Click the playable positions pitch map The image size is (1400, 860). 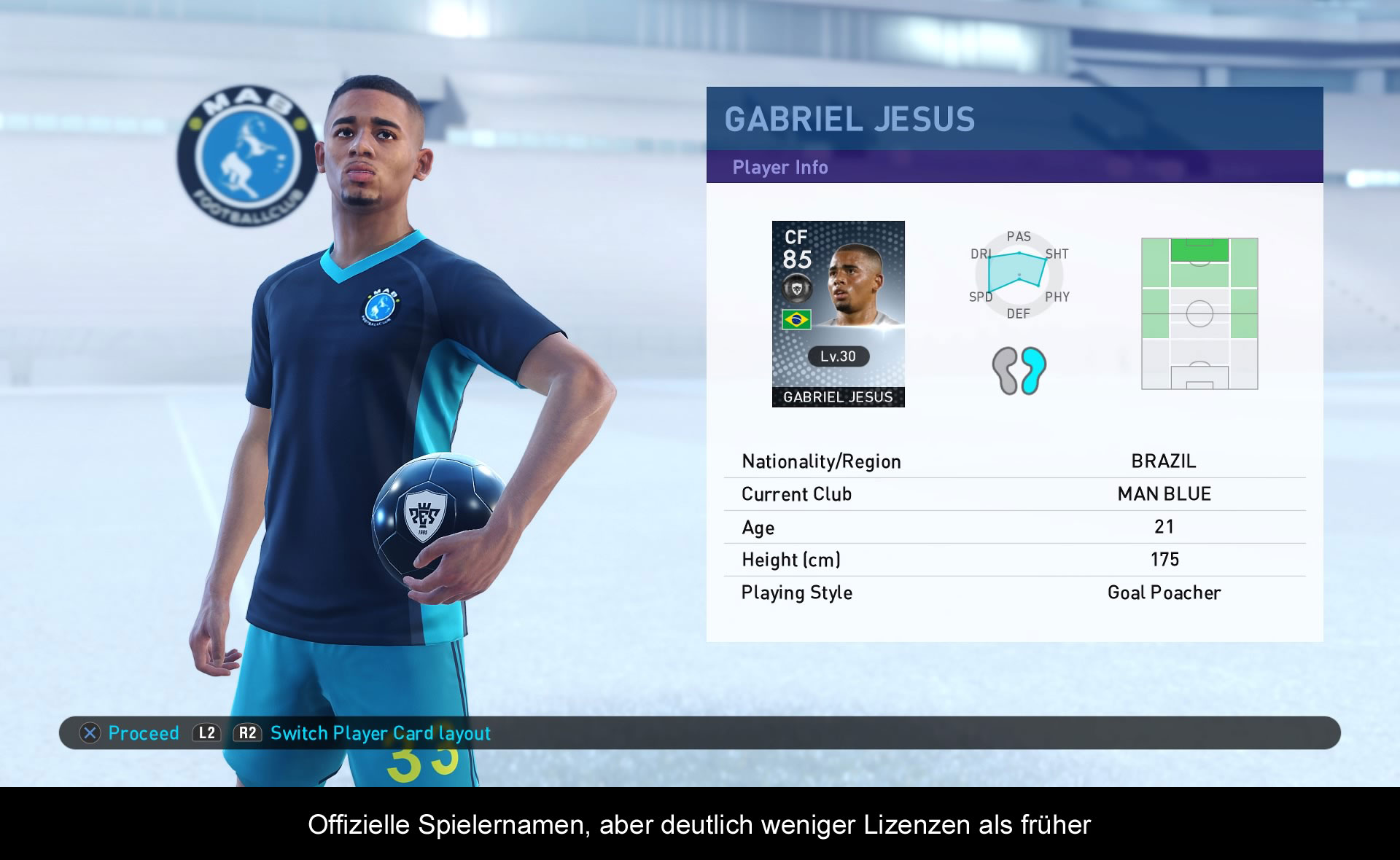click(1199, 313)
